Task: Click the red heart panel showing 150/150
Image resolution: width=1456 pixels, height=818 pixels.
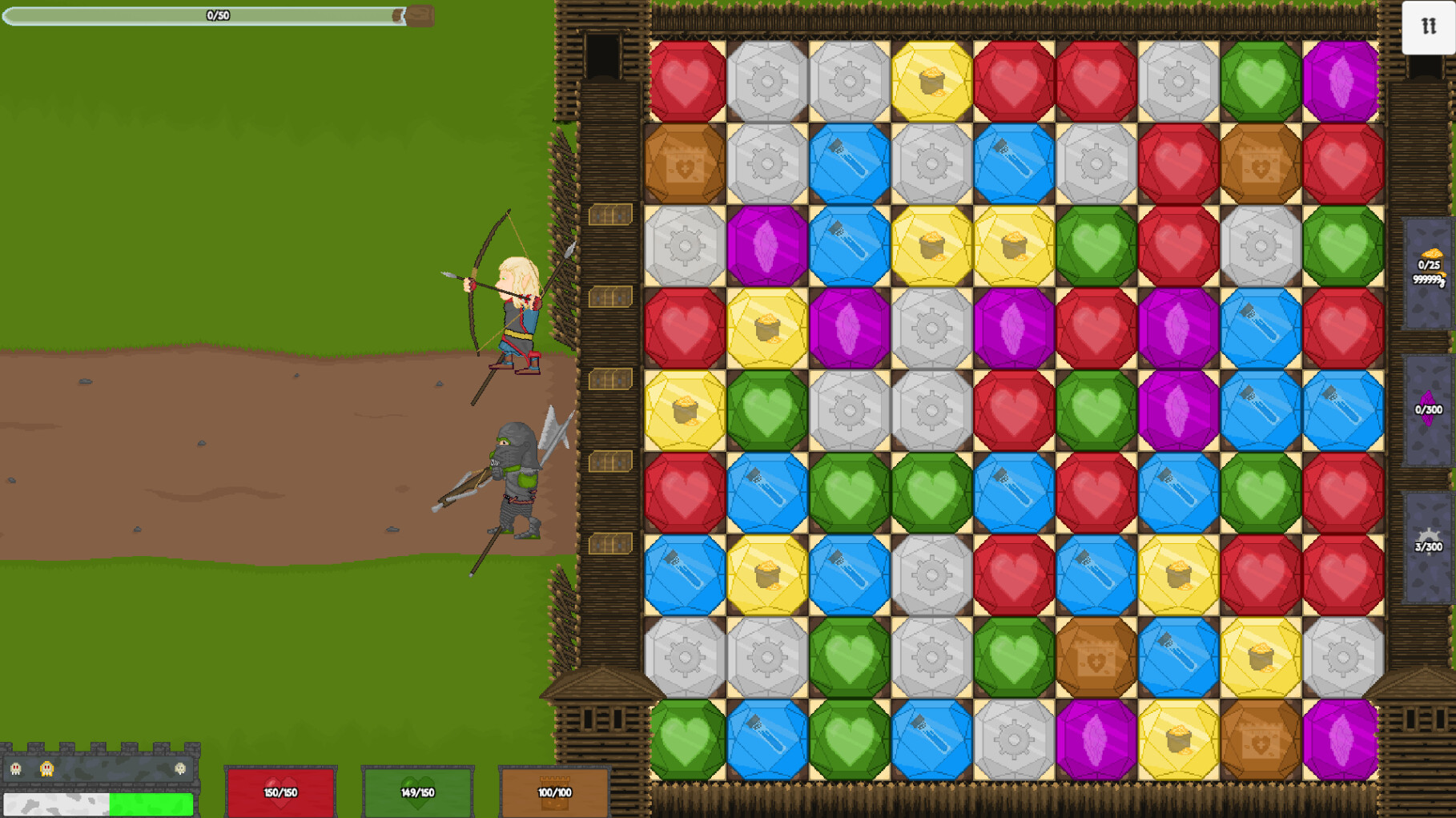Action: (x=281, y=791)
